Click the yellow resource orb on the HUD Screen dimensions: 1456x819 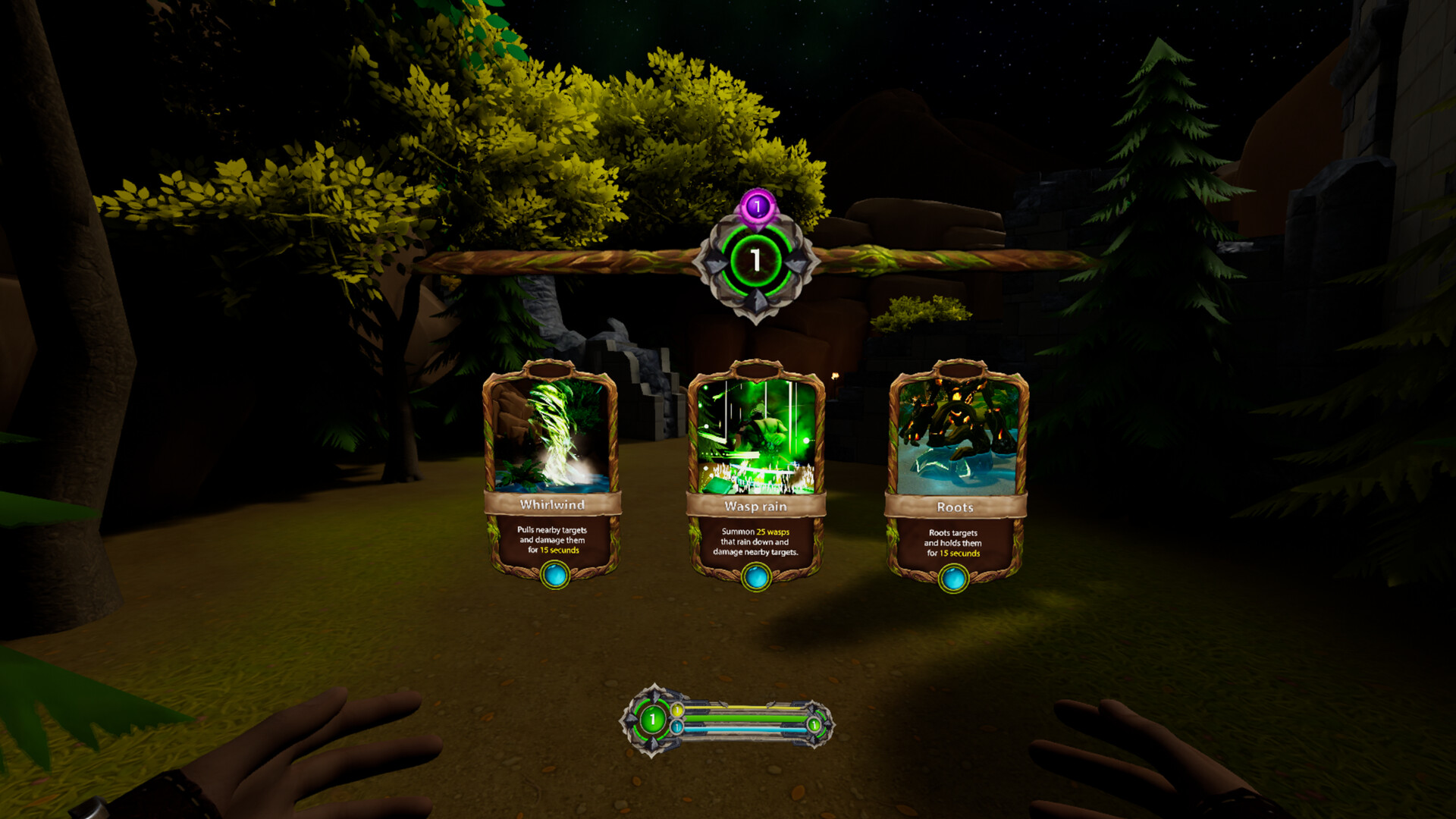pos(677,710)
